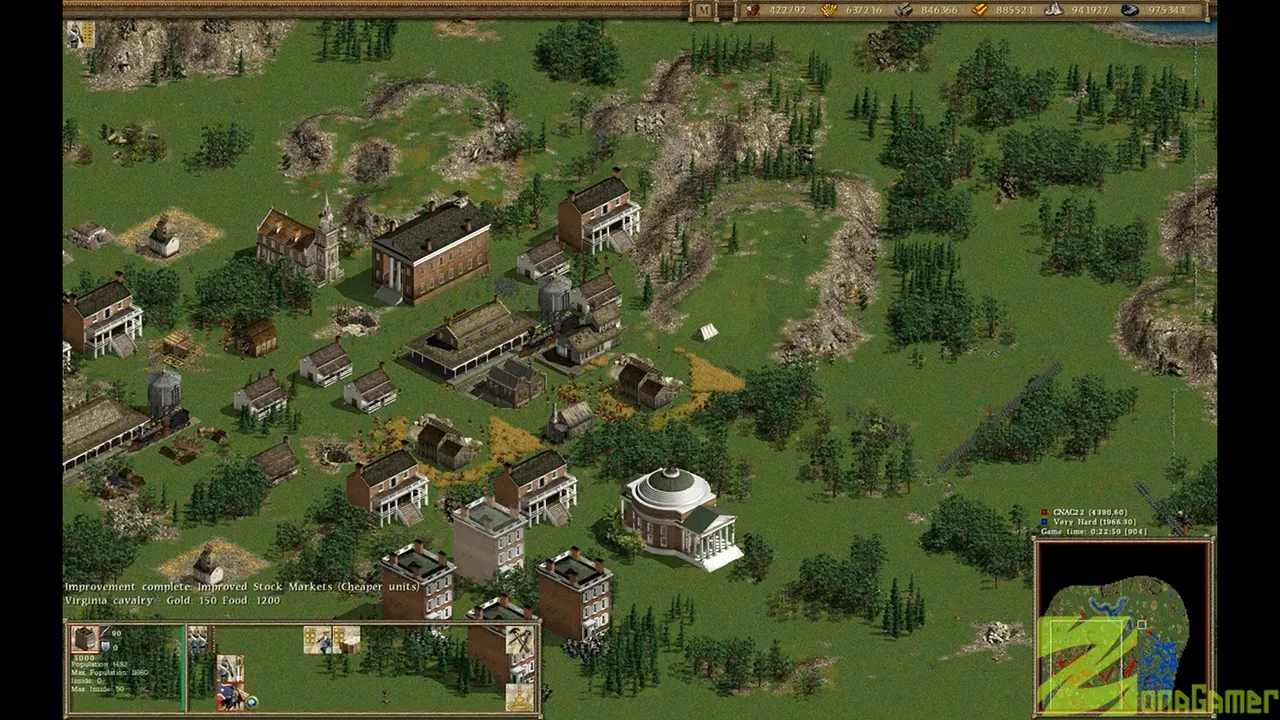1280x720 pixels.
Task: Click the minimap in the corner
Action: [x=1123, y=627]
